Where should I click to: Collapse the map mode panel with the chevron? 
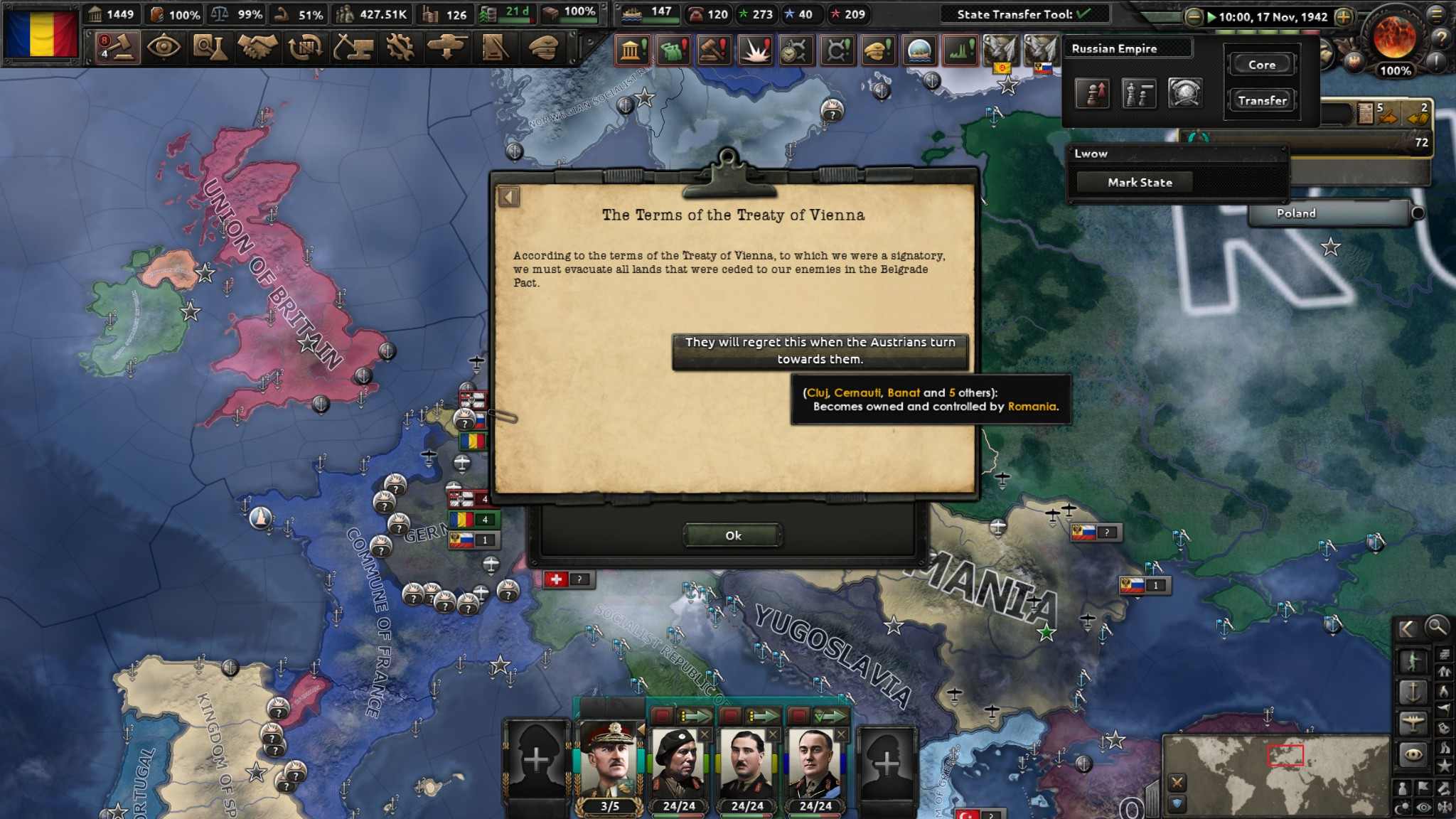click(1408, 628)
